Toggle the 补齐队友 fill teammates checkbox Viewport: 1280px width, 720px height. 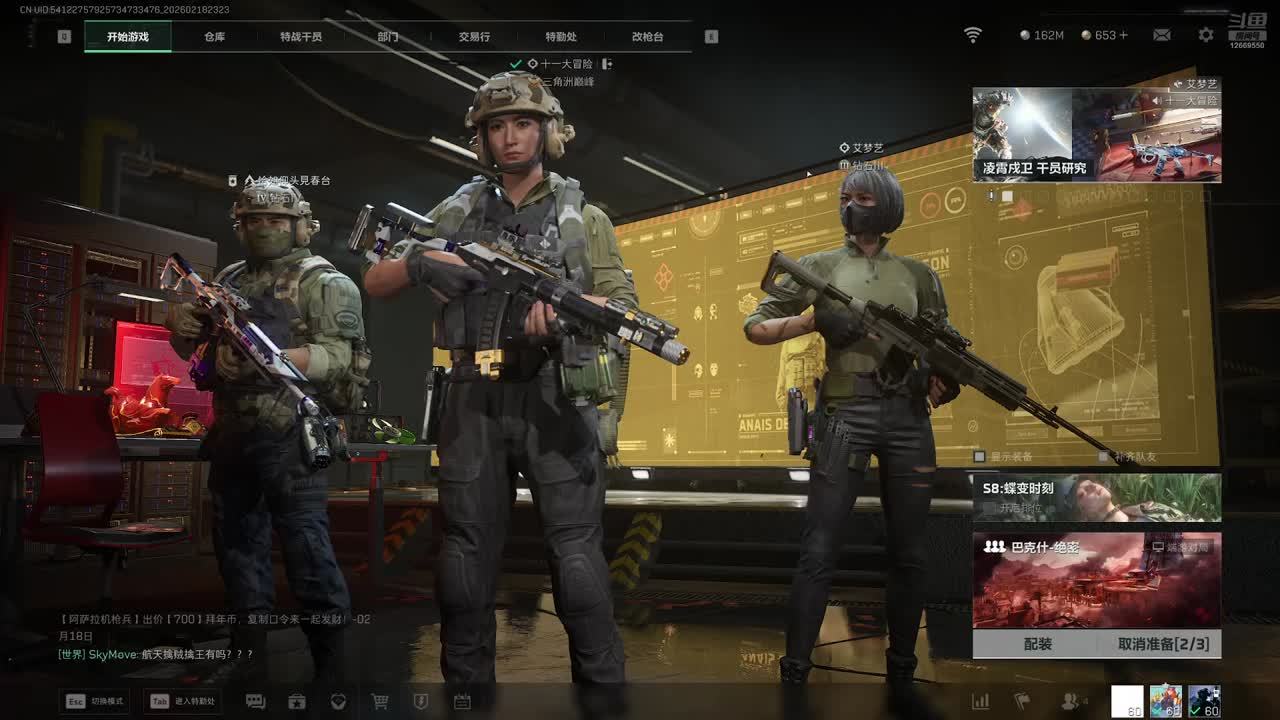point(1103,457)
